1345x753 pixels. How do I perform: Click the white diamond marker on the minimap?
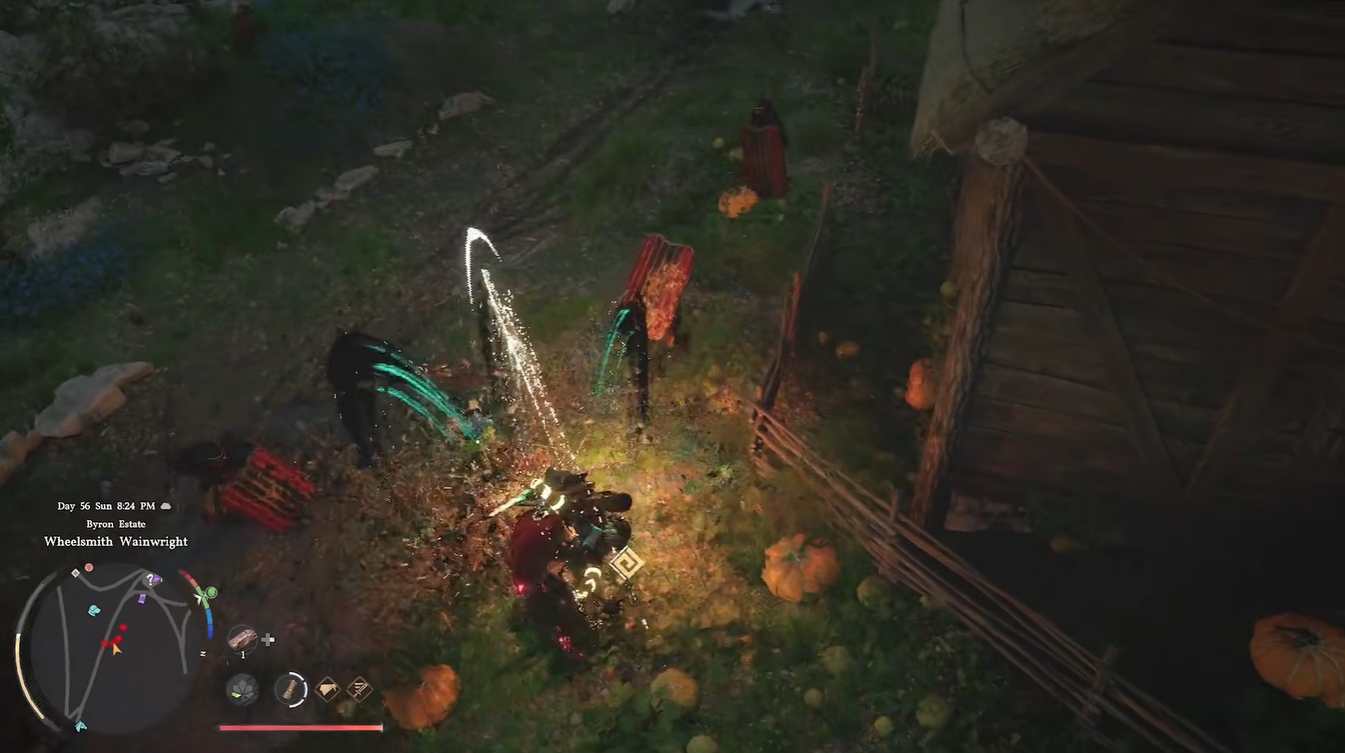tap(76, 573)
